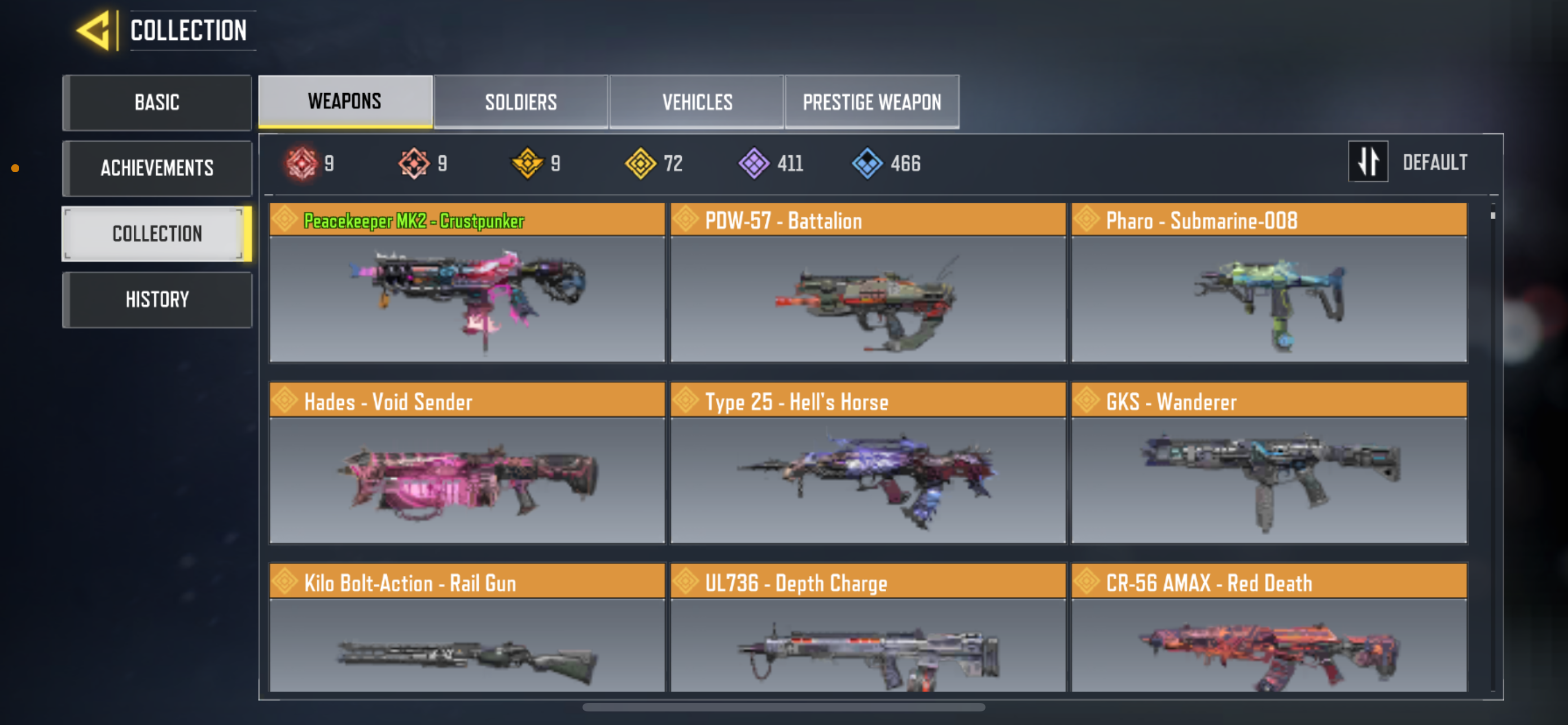Open the ACHIEVEMENTS section

coord(157,168)
